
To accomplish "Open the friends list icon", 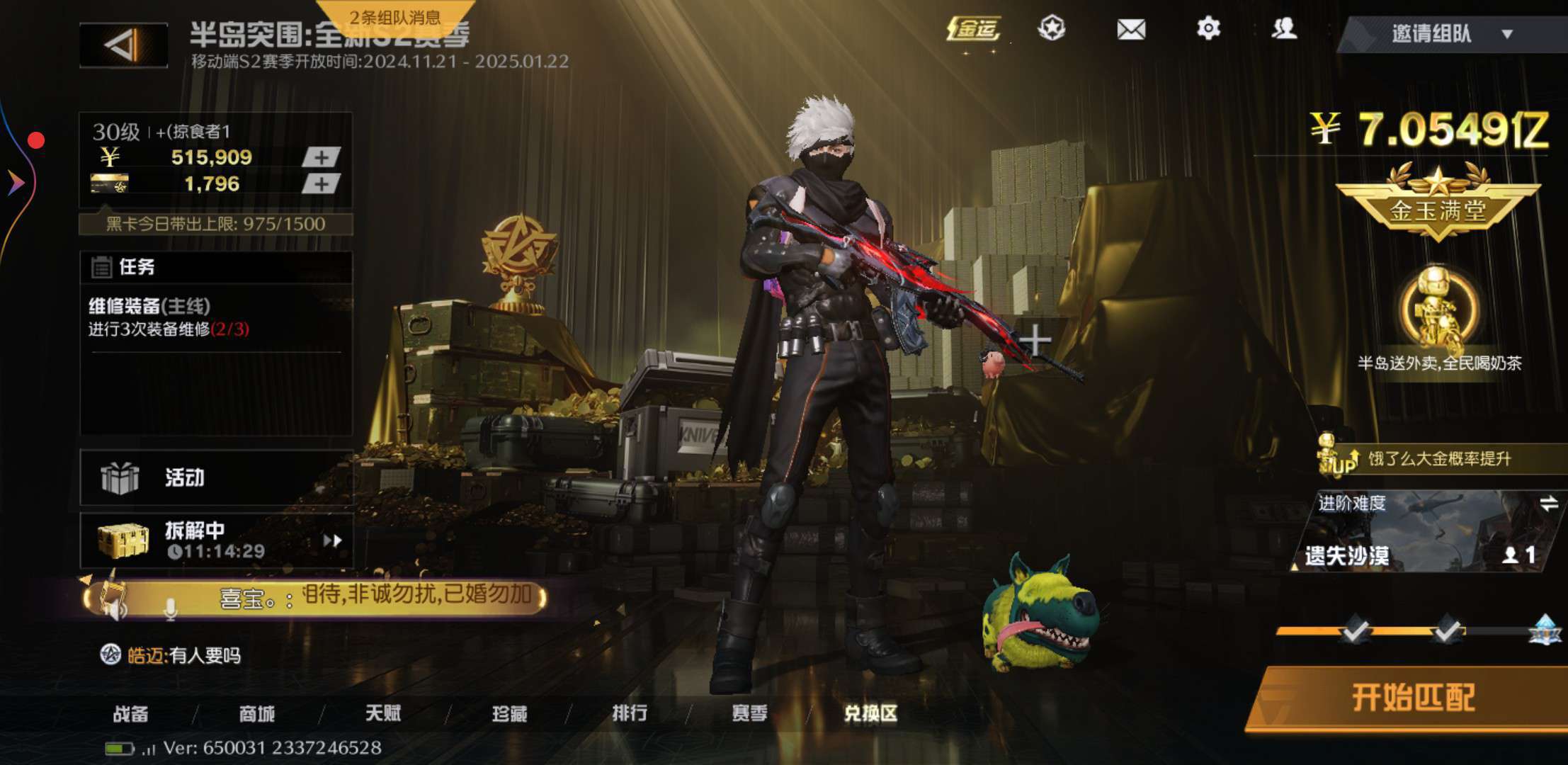I will [x=1284, y=29].
